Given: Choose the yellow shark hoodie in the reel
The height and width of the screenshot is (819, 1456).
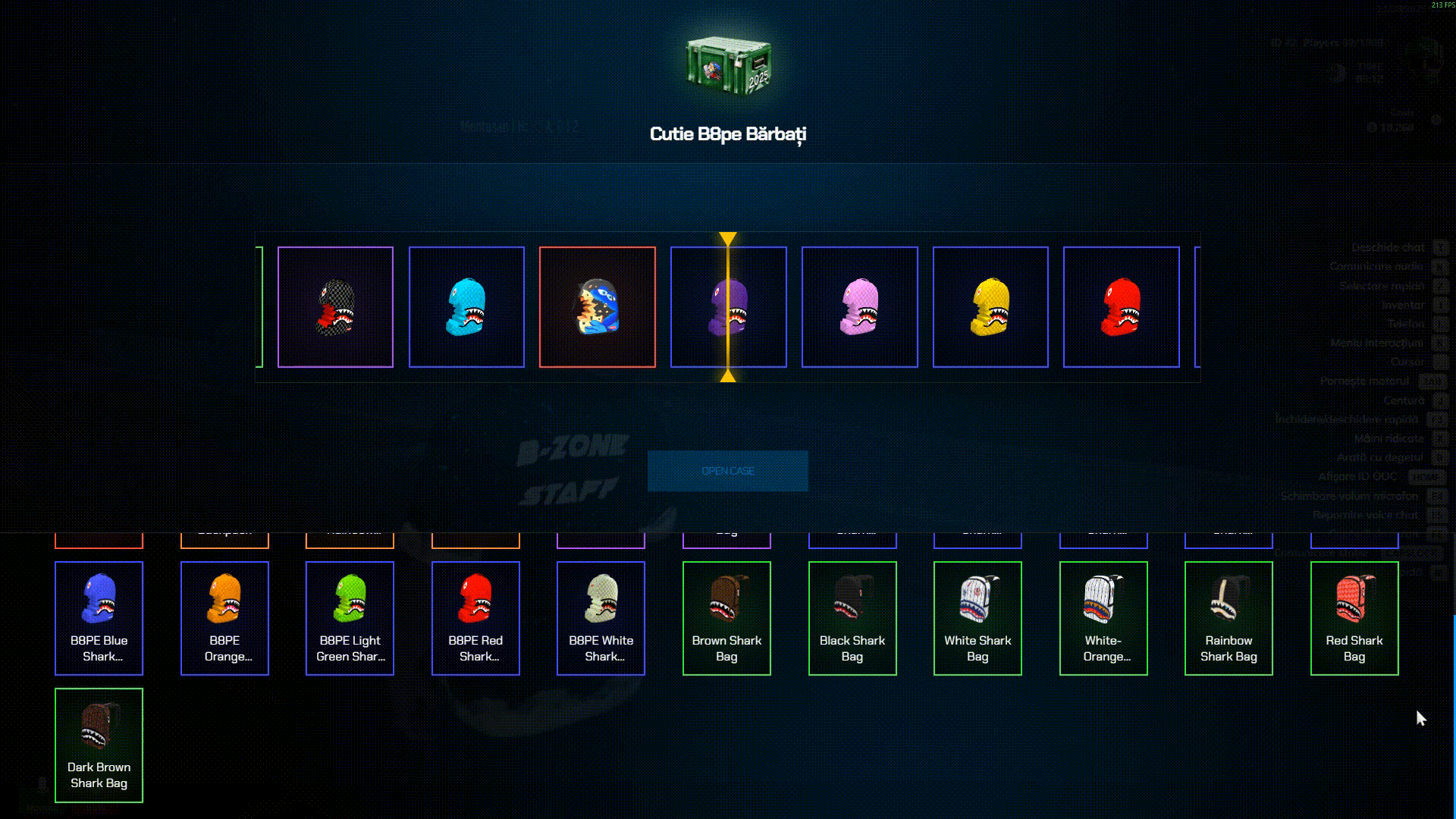Looking at the screenshot, I should pos(990,307).
